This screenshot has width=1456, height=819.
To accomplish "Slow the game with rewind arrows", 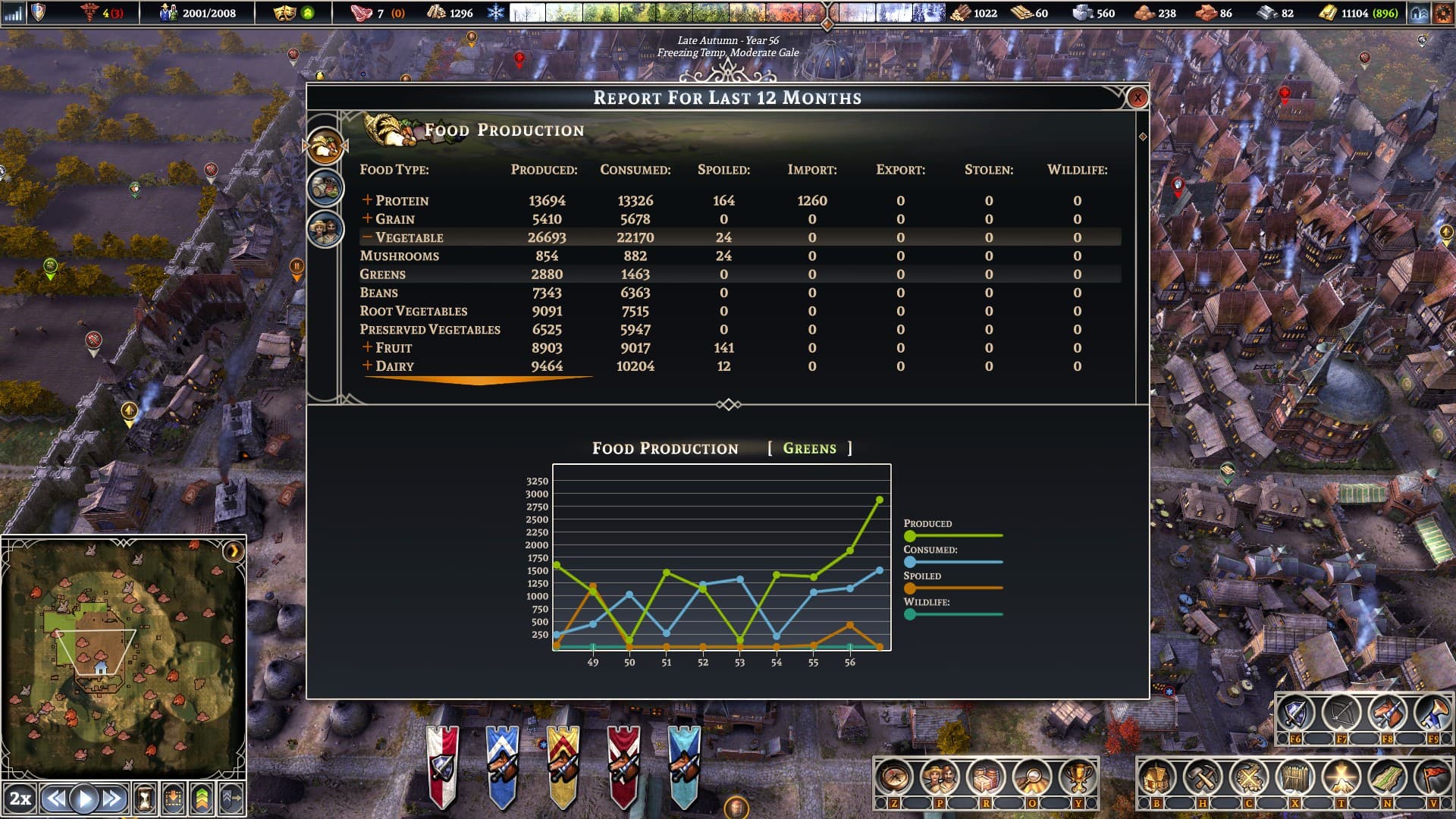I will click(55, 799).
